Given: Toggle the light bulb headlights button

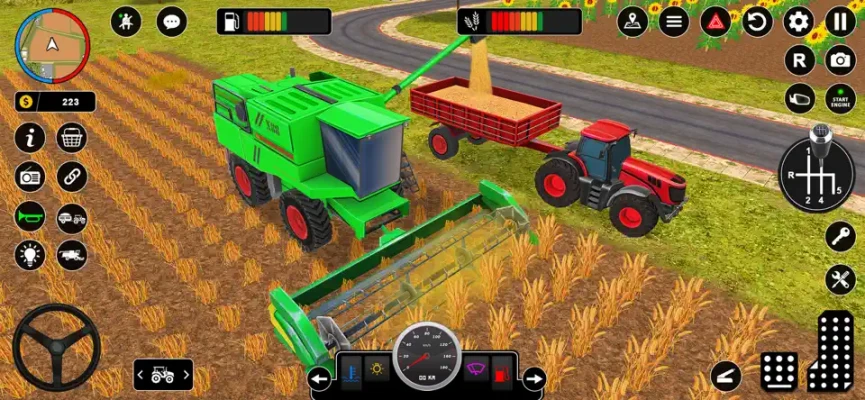Looking at the screenshot, I should coord(30,255).
